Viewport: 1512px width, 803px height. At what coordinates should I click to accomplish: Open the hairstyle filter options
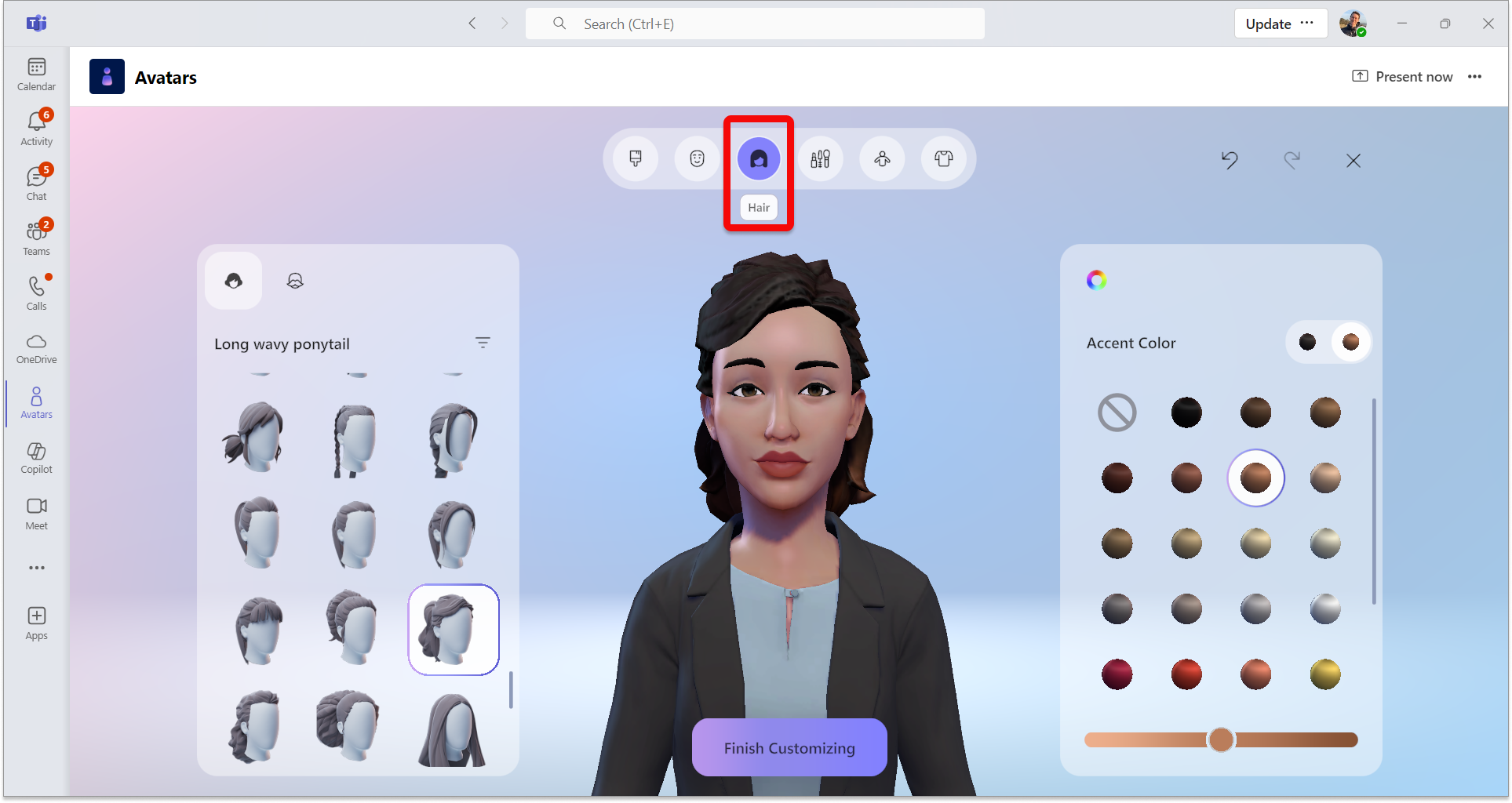pos(483,343)
